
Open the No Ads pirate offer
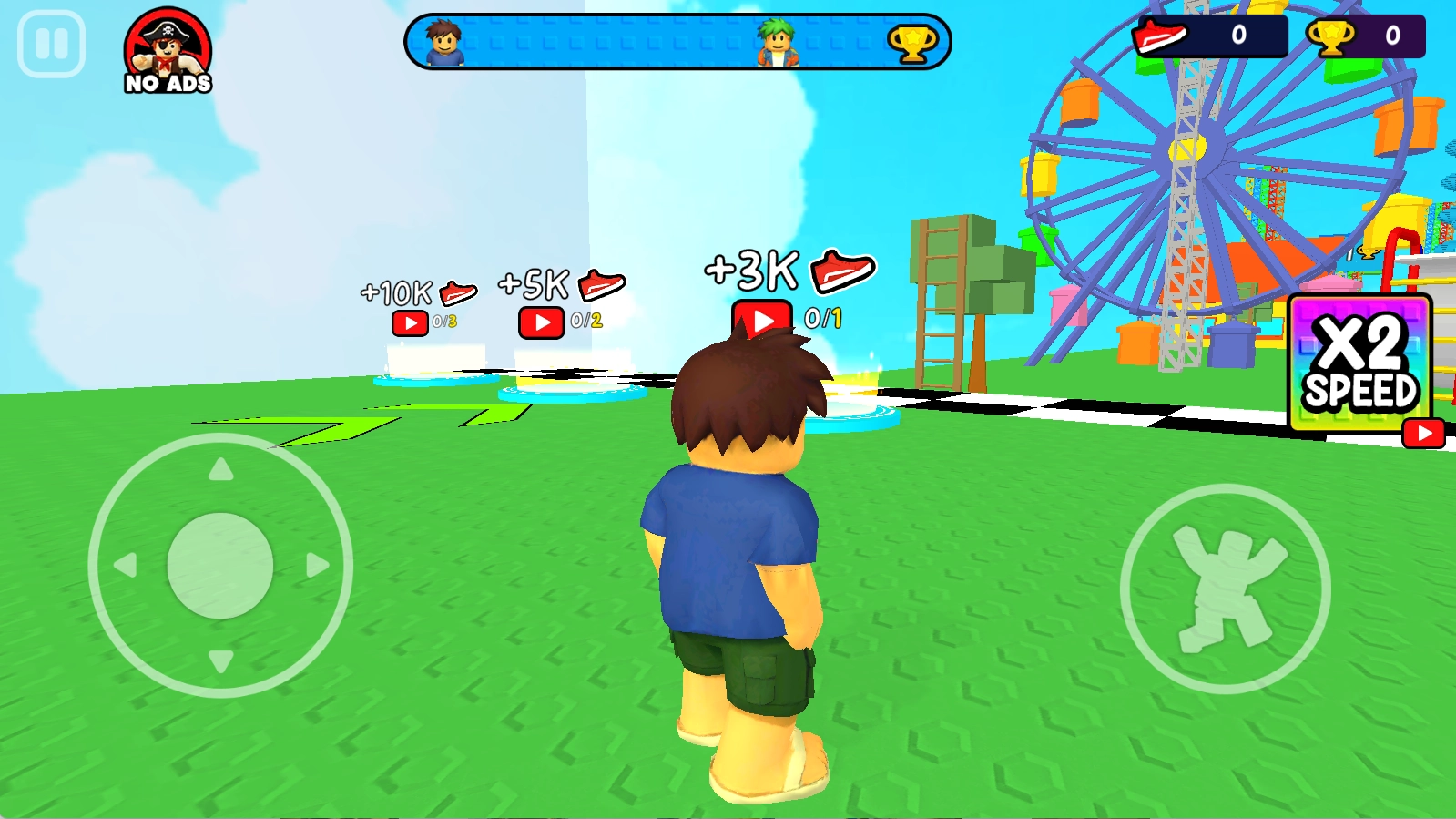168,52
